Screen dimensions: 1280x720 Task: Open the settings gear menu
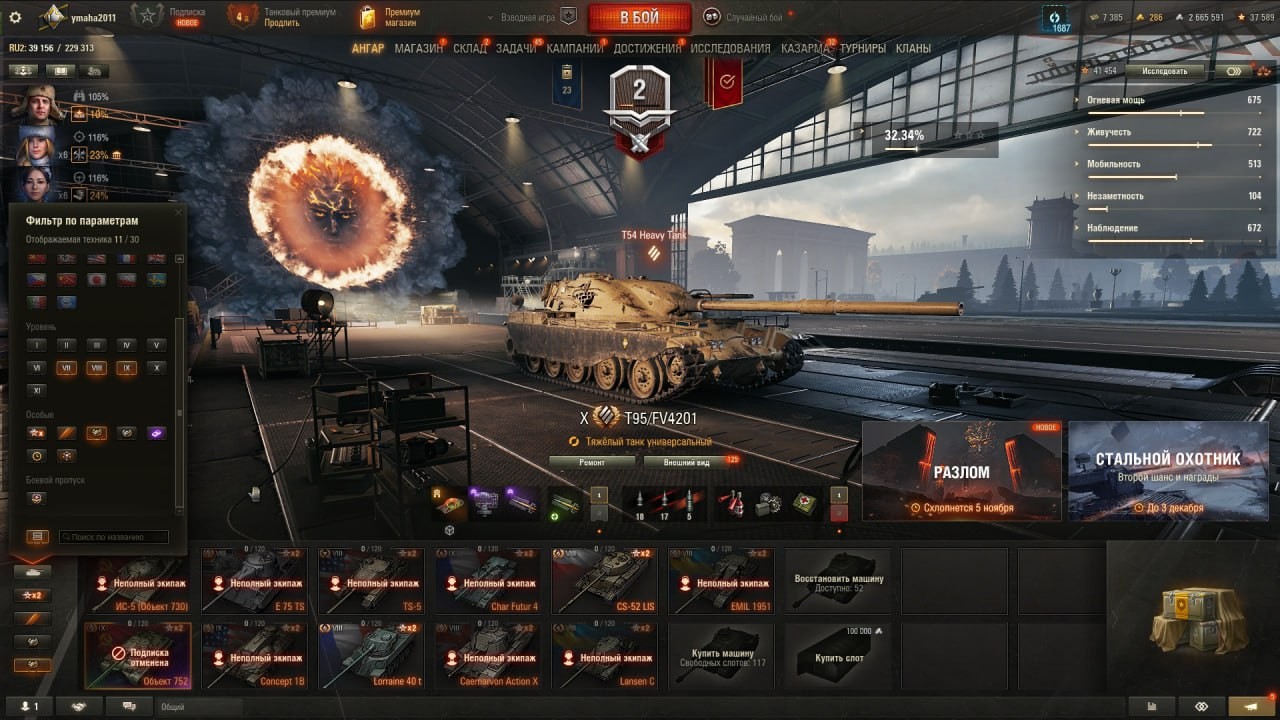15,17
